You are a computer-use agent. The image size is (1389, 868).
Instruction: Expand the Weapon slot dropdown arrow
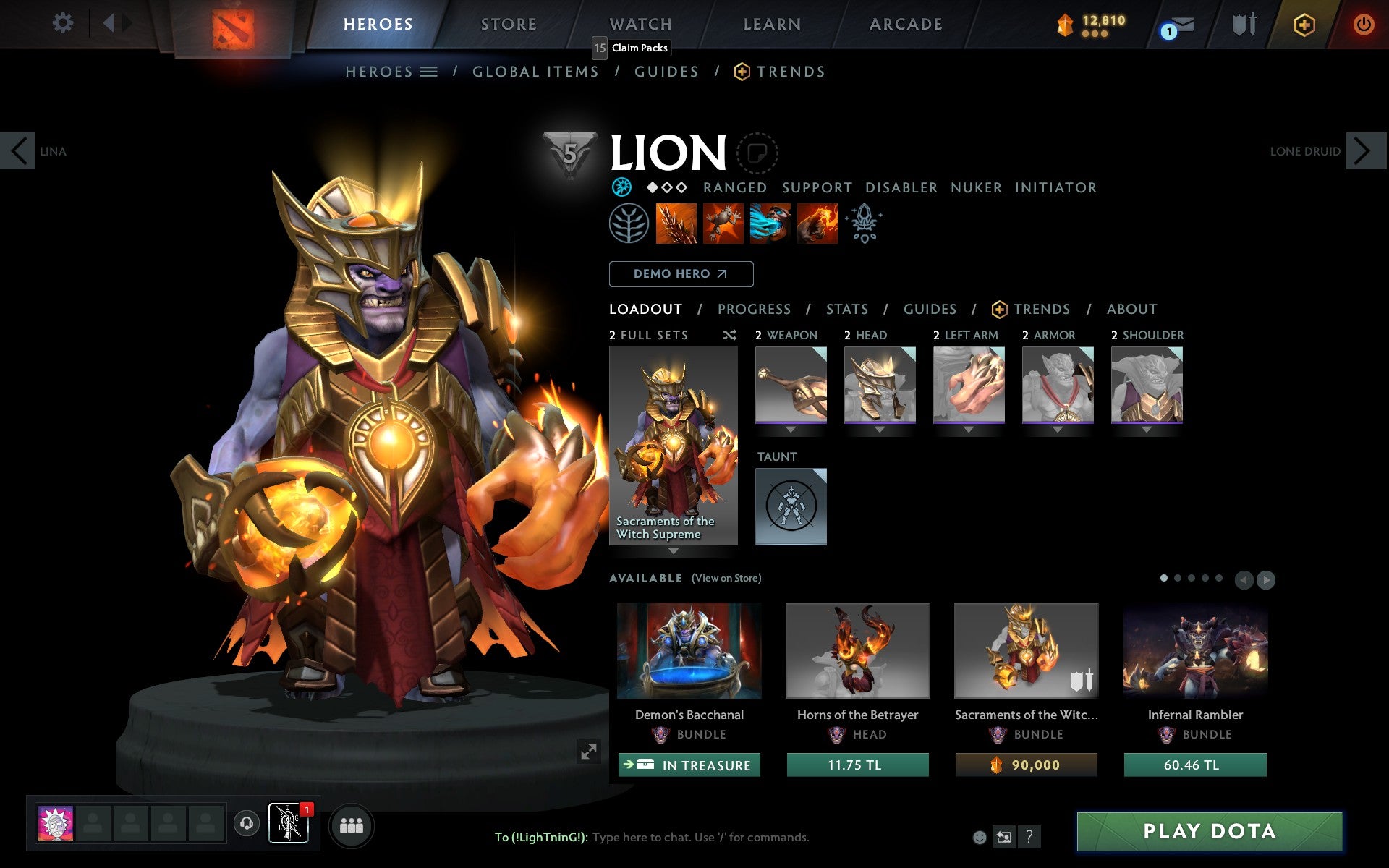click(x=790, y=428)
